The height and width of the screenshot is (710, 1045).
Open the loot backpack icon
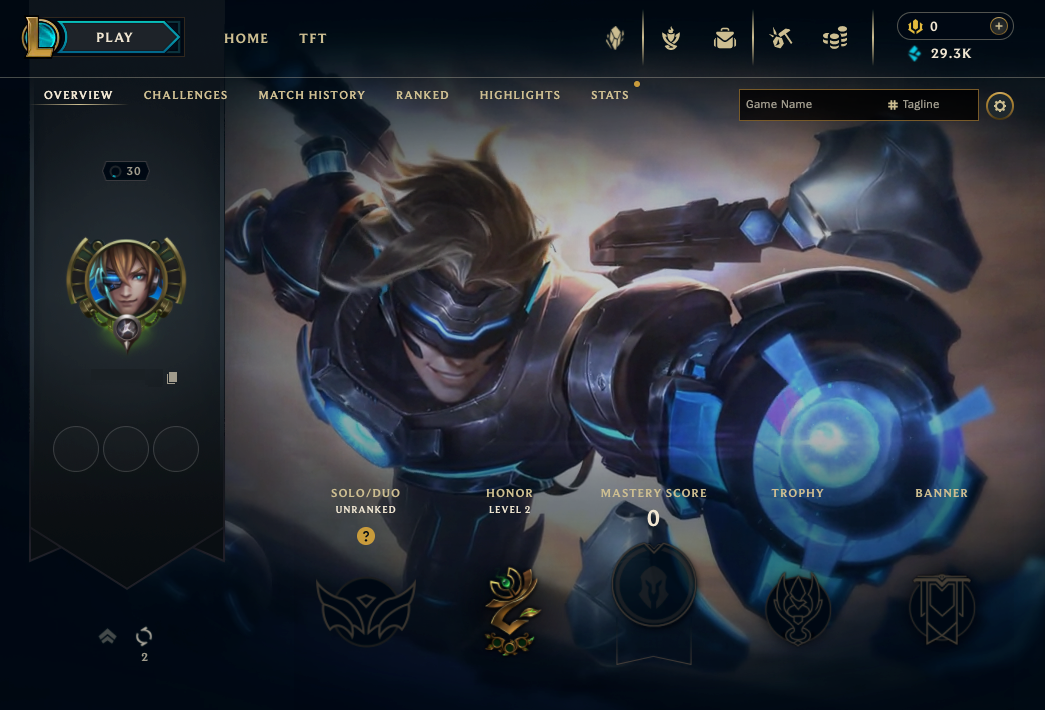tap(724, 39)
